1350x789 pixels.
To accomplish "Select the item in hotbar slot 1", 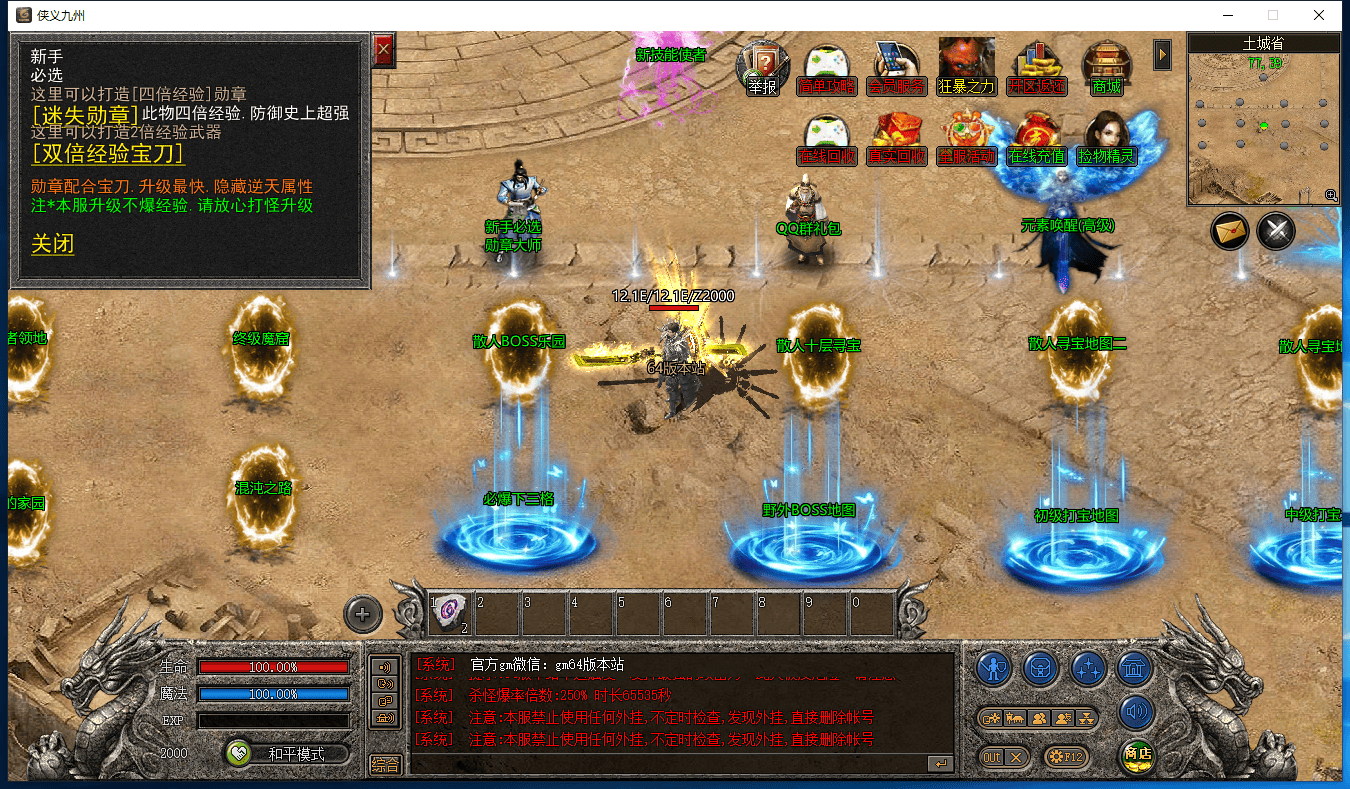I will 451,611.
